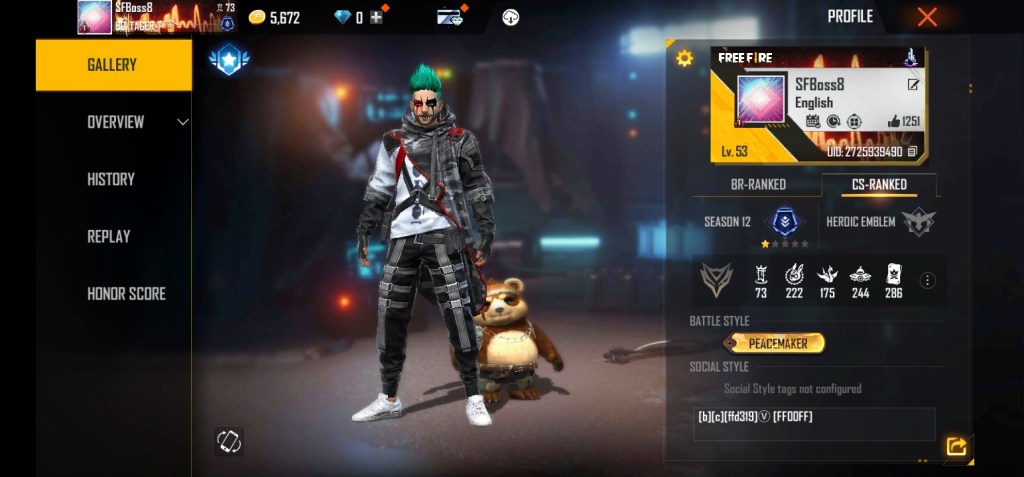Close the profile with the orange X
Screen dimensions: 1024x477
pos(927,17)
